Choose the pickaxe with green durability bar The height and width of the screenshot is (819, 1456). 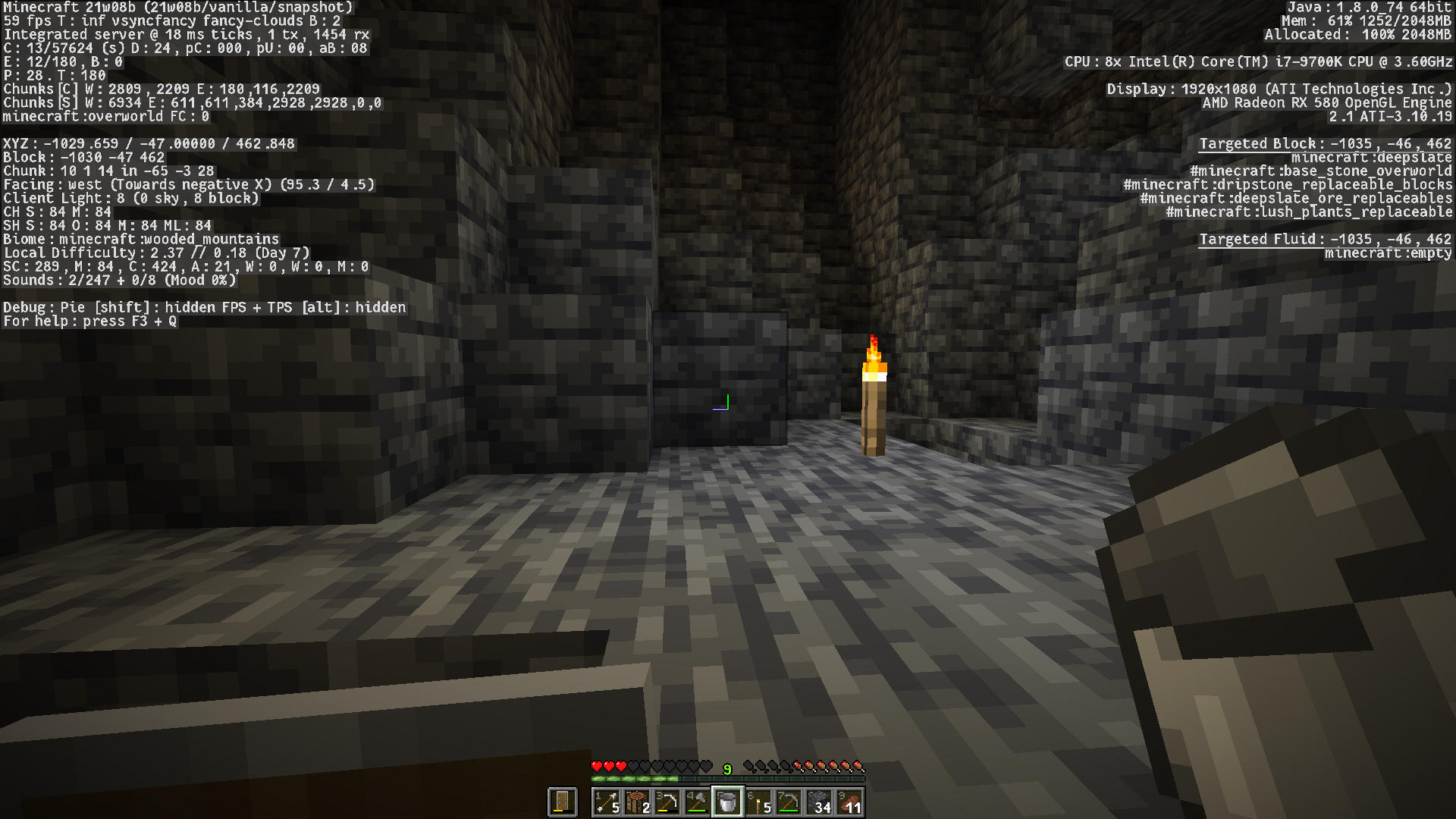789,802
